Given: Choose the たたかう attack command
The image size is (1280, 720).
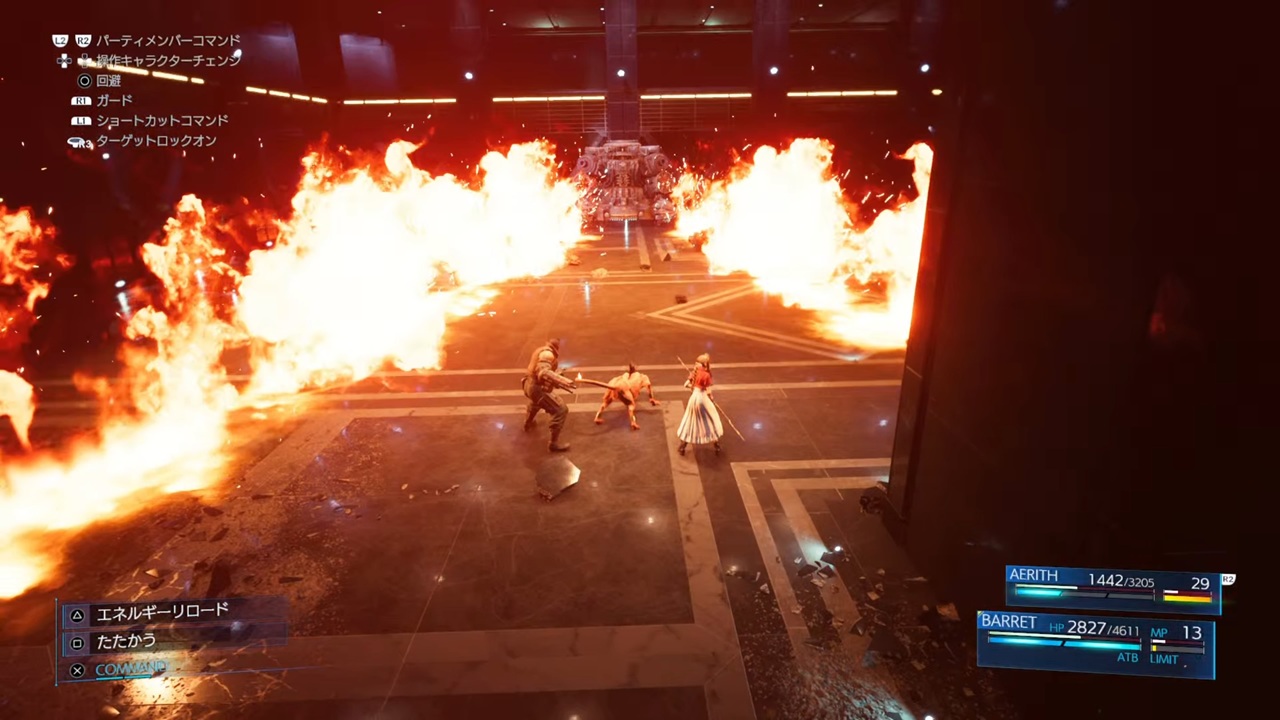Looking at the screenshot, I should (x=126, y=641).
